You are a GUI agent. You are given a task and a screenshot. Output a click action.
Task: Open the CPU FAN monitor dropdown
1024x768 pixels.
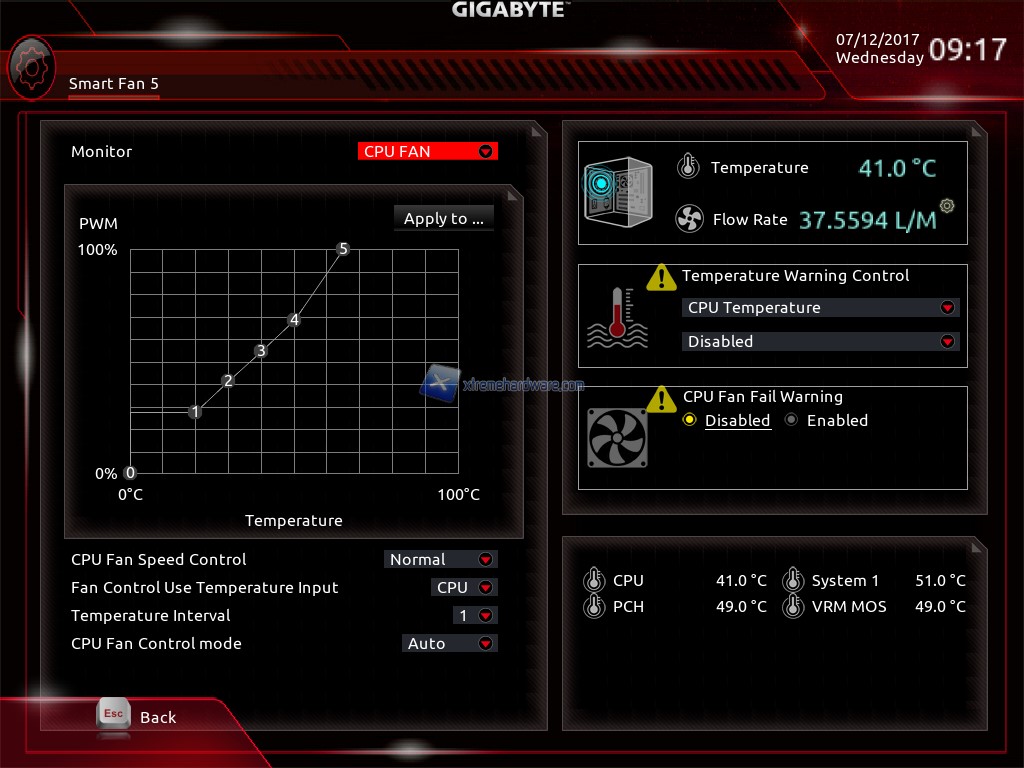427,152
